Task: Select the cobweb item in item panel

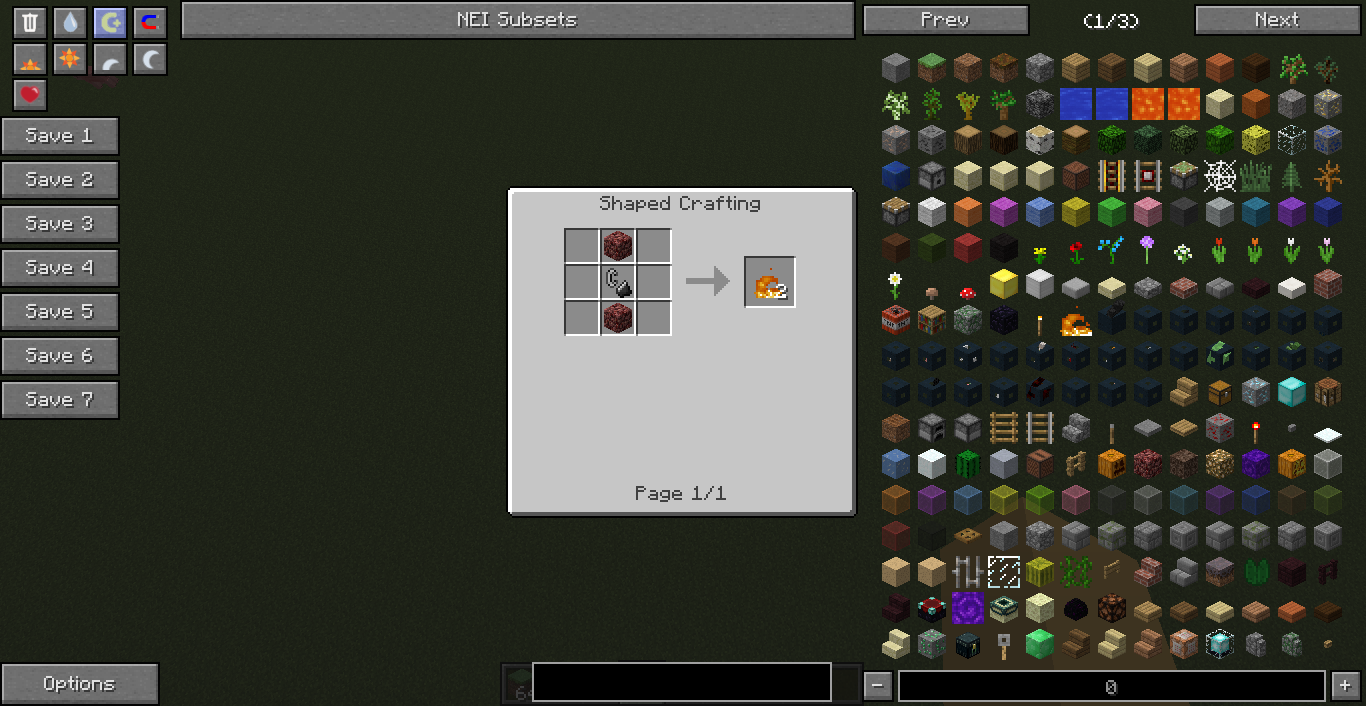Action: pos(1219,176)
